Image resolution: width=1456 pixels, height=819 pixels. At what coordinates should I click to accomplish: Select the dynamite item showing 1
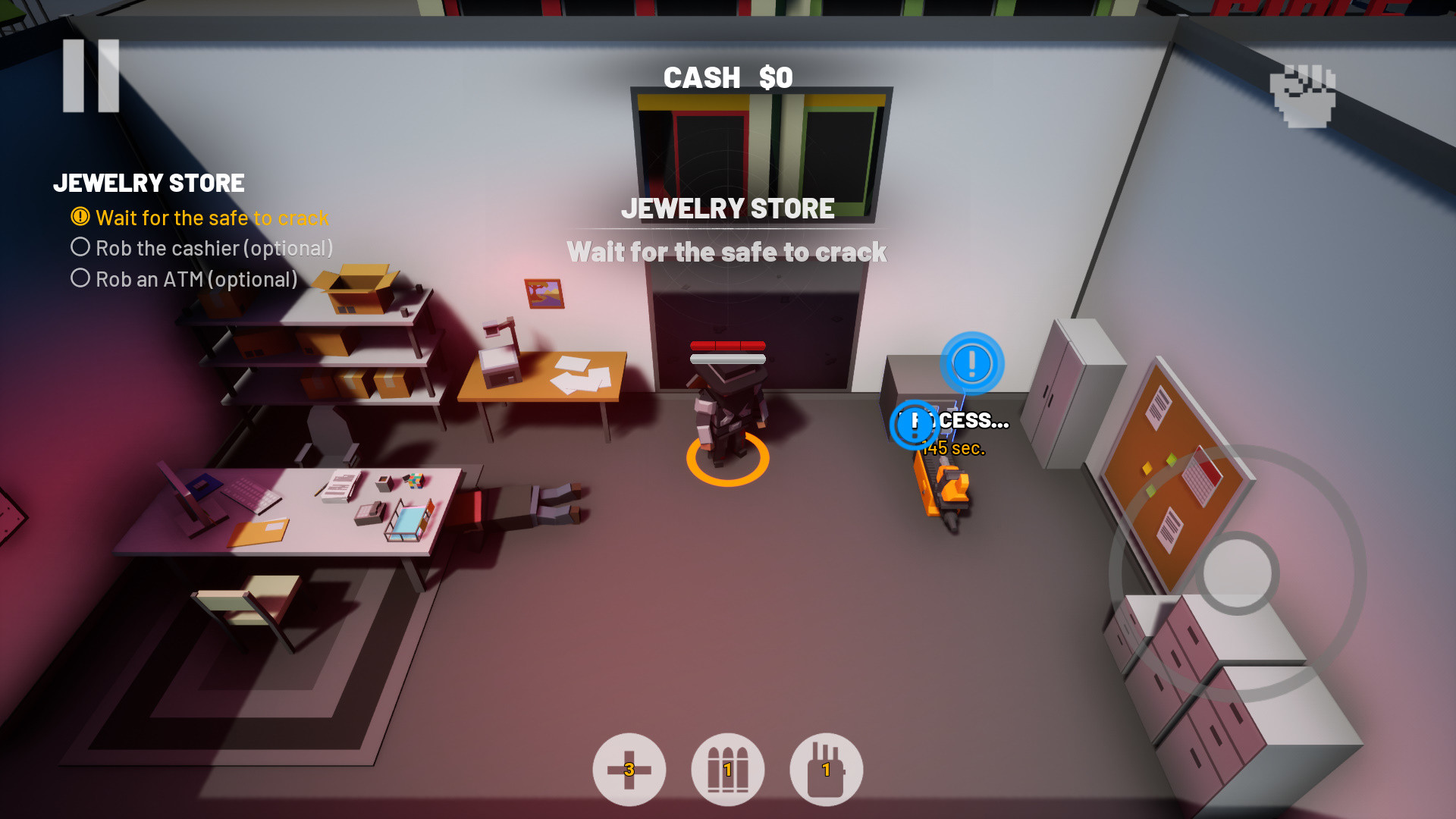[827, 769]
